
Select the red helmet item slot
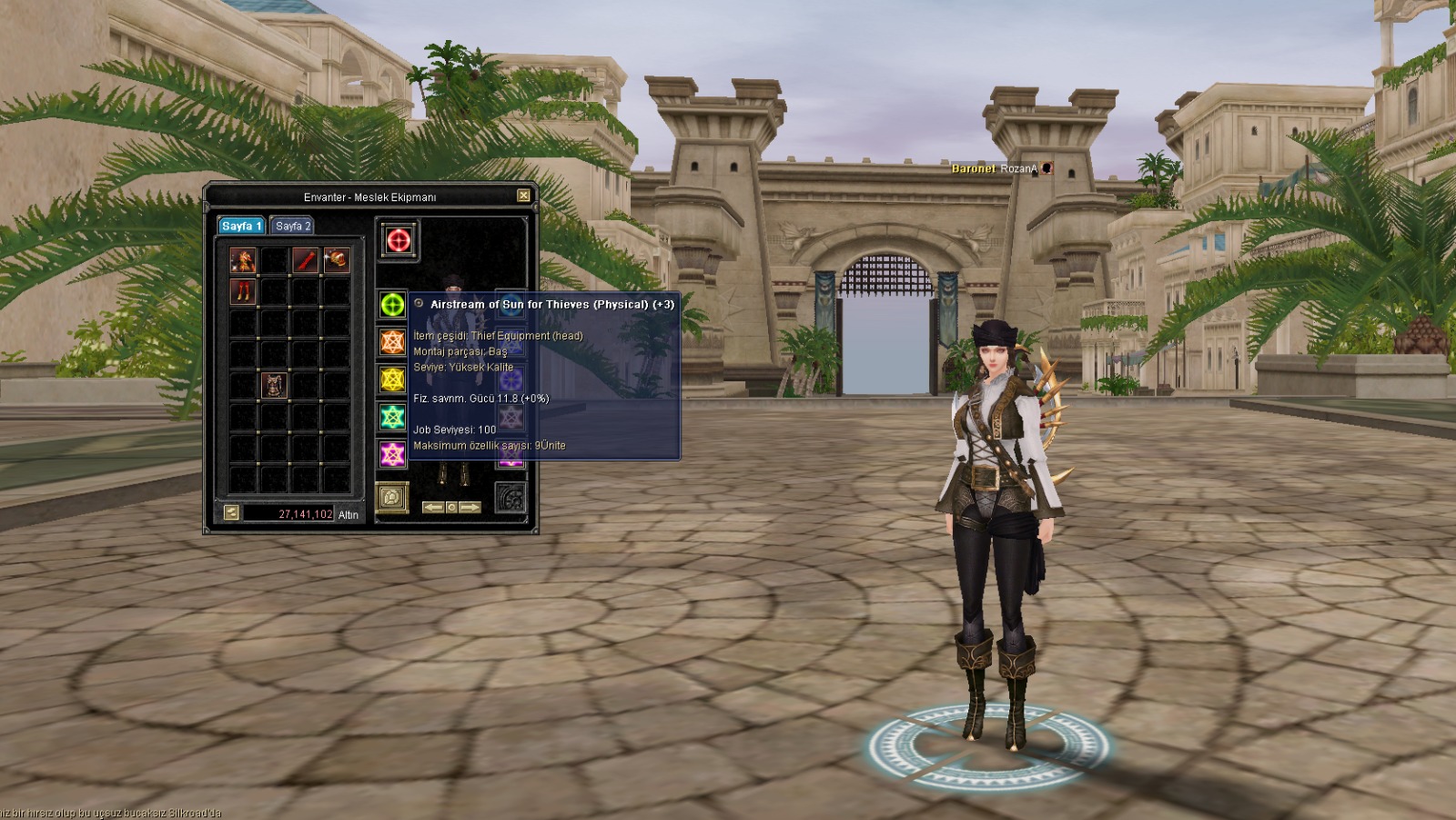click(336, 261)
